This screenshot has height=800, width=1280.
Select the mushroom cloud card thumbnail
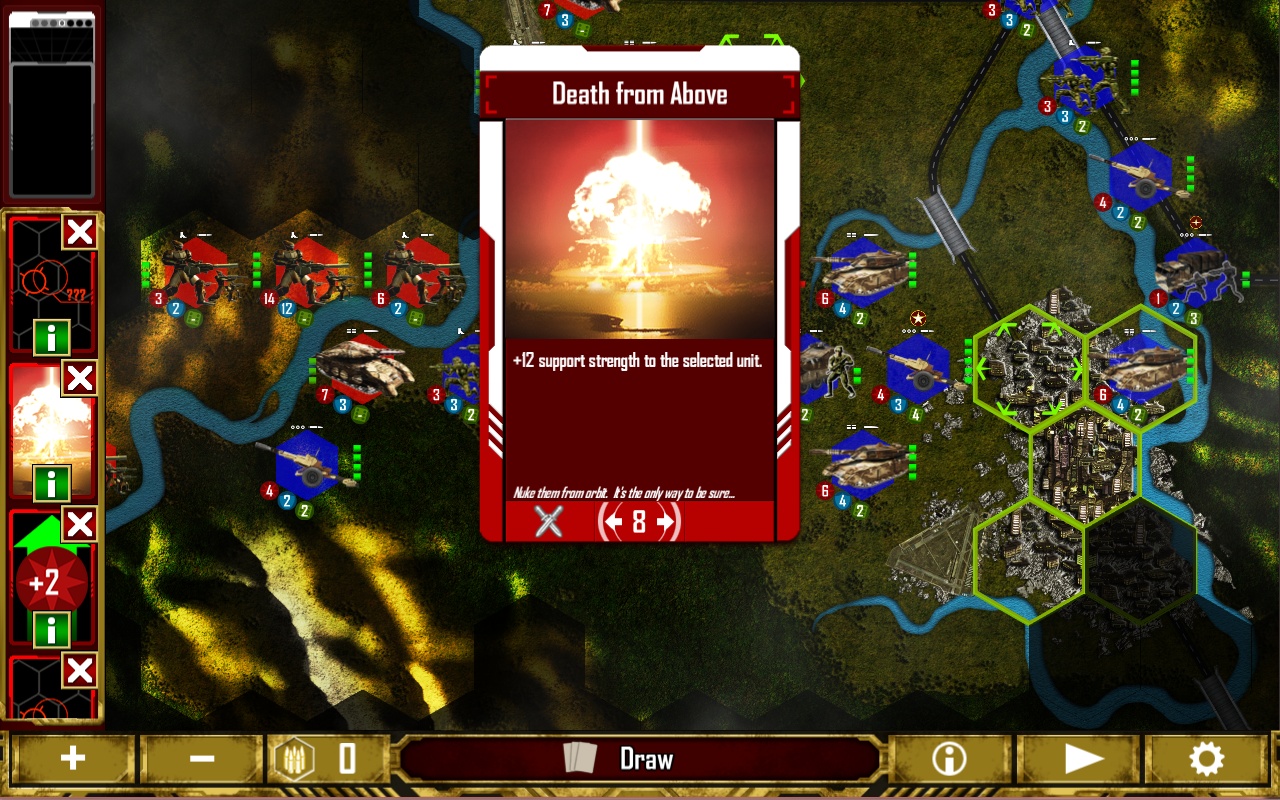(46, 430)
